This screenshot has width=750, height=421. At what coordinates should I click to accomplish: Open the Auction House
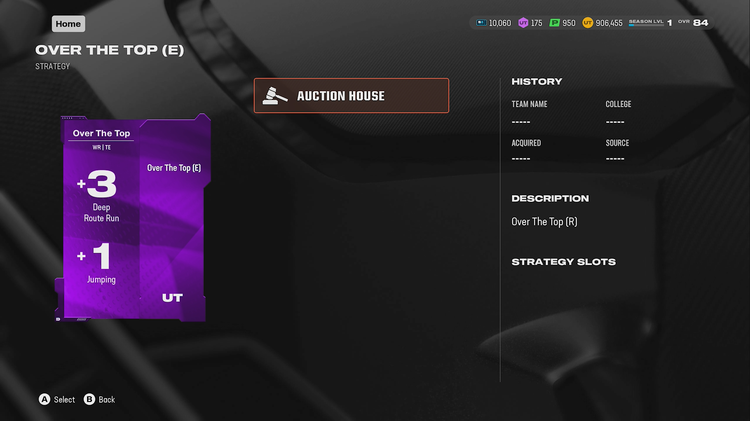[x=351, y=96]
